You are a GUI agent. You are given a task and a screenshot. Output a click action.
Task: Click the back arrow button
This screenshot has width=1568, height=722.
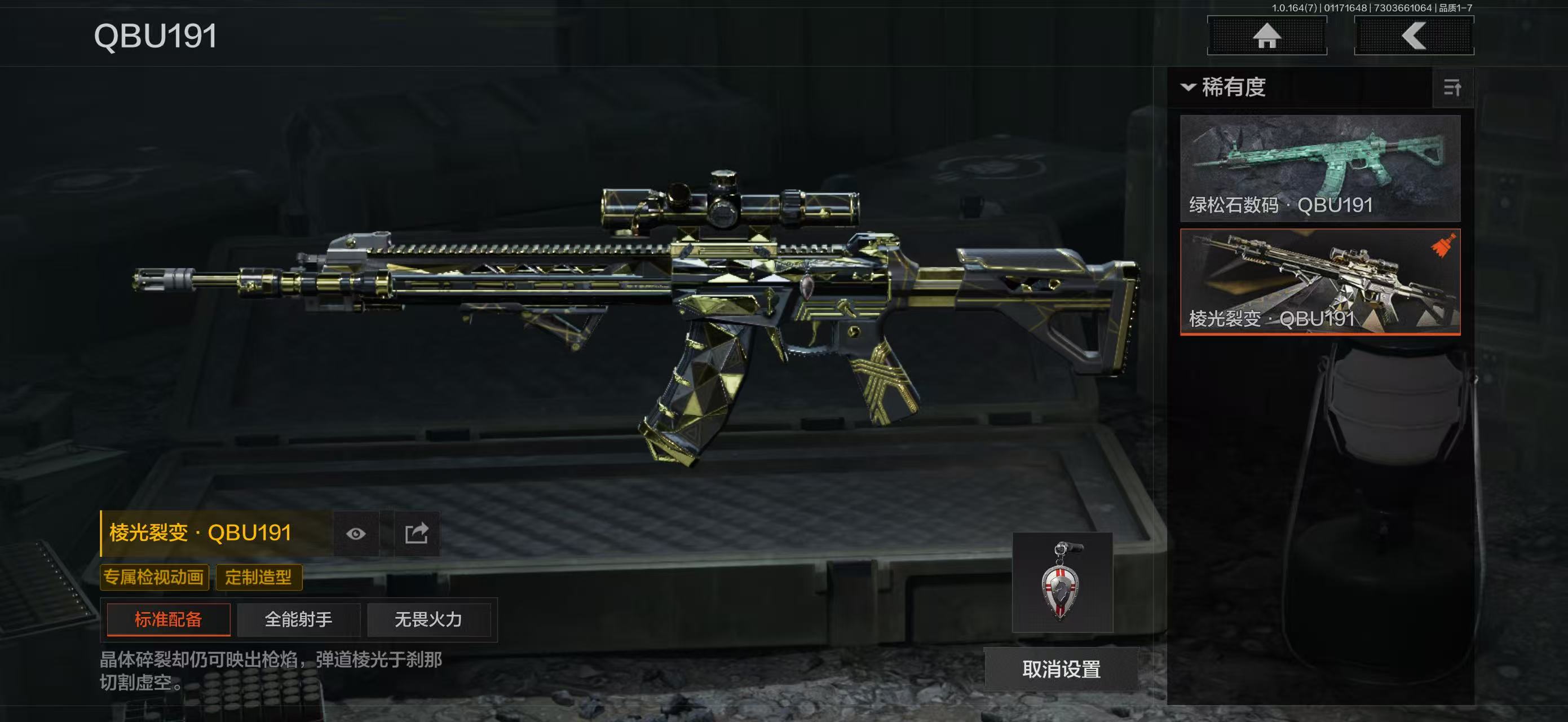click(x=1414, y=36)
